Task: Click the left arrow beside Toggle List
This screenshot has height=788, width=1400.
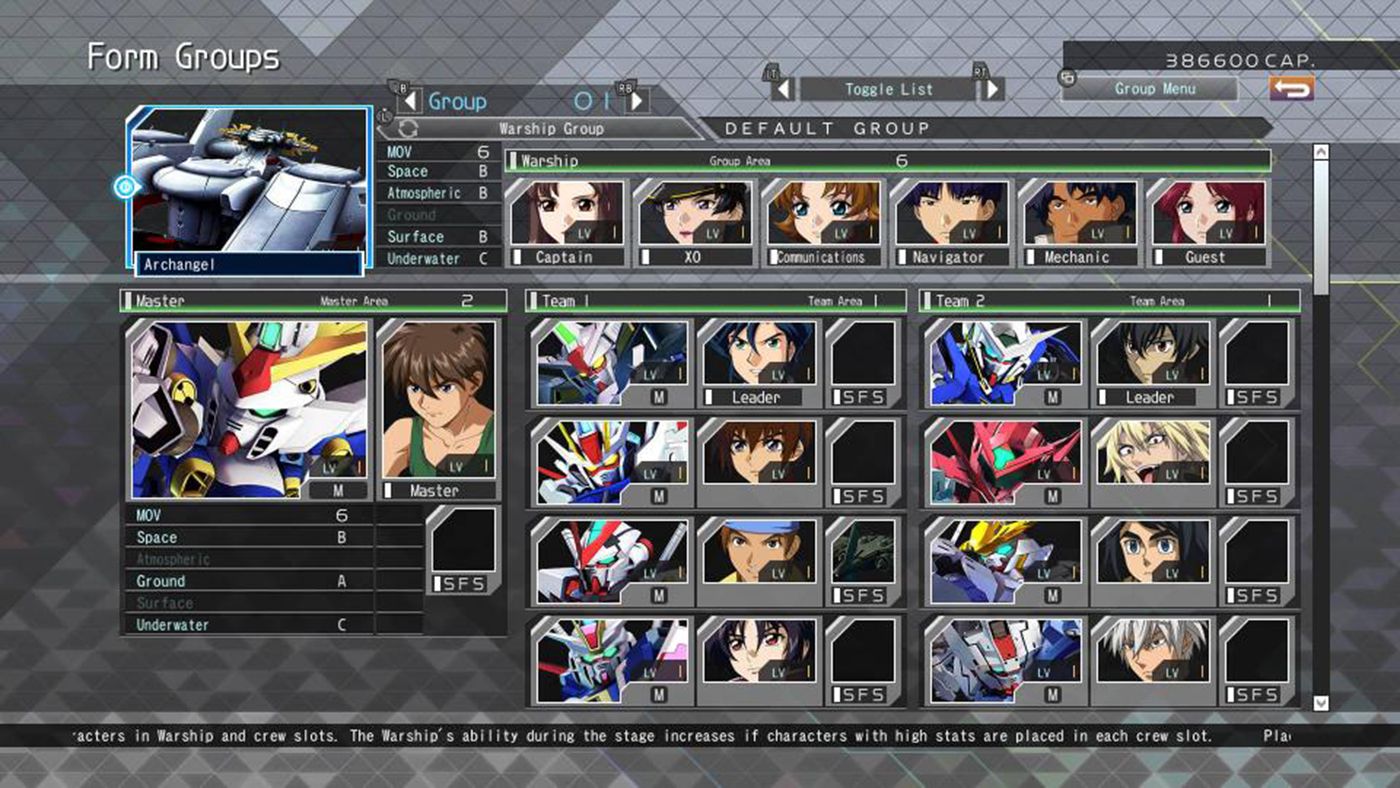Action: 786,89
